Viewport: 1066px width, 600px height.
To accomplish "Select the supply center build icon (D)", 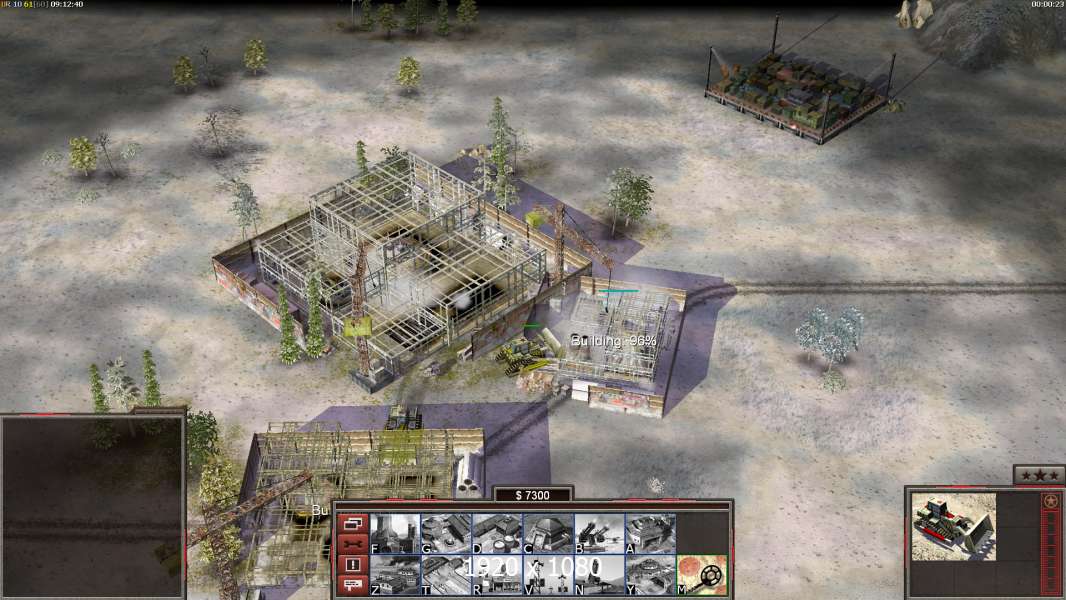I will point(497,534).
